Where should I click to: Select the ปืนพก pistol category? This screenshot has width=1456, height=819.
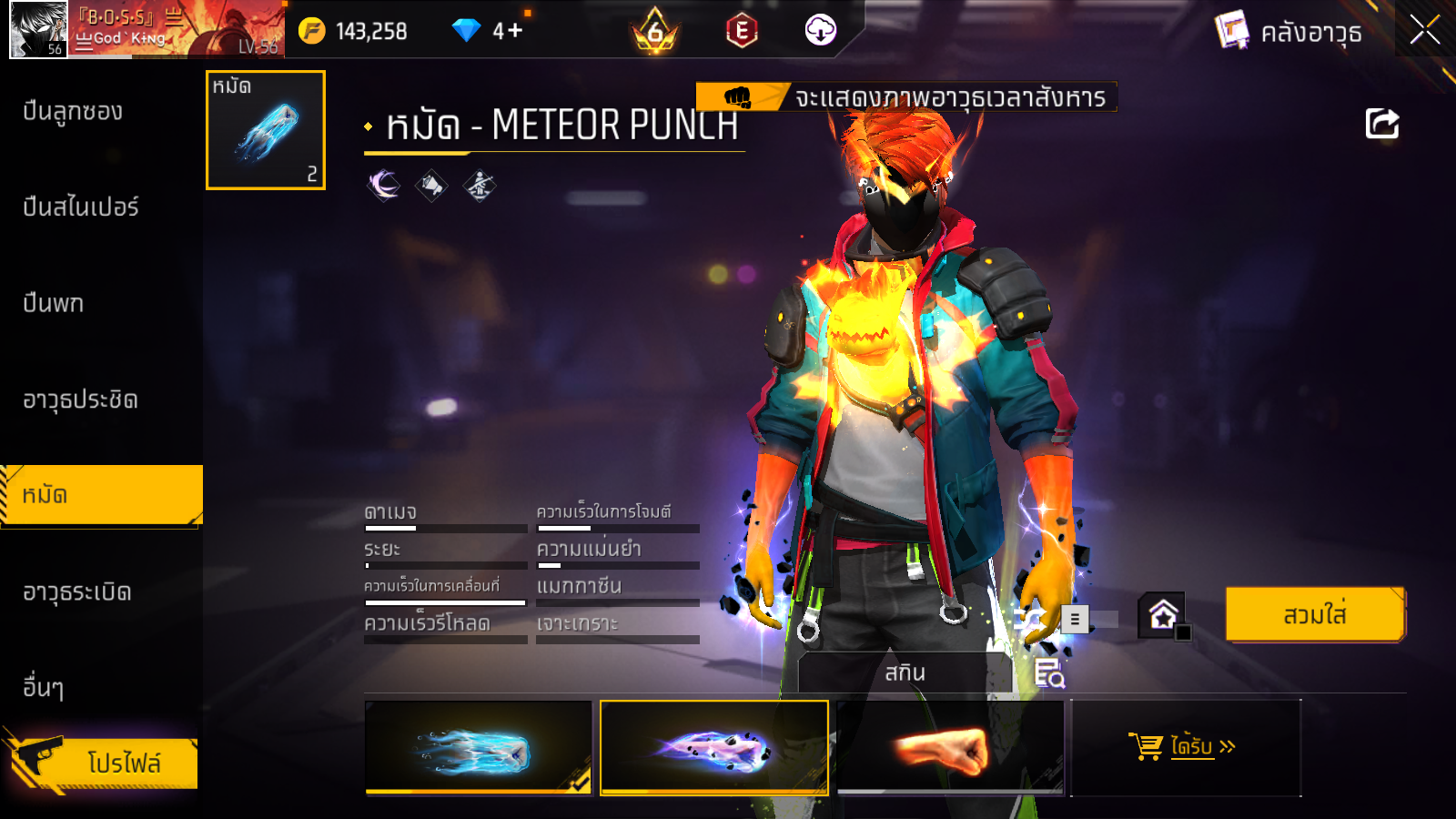click(x=54, y=303)
